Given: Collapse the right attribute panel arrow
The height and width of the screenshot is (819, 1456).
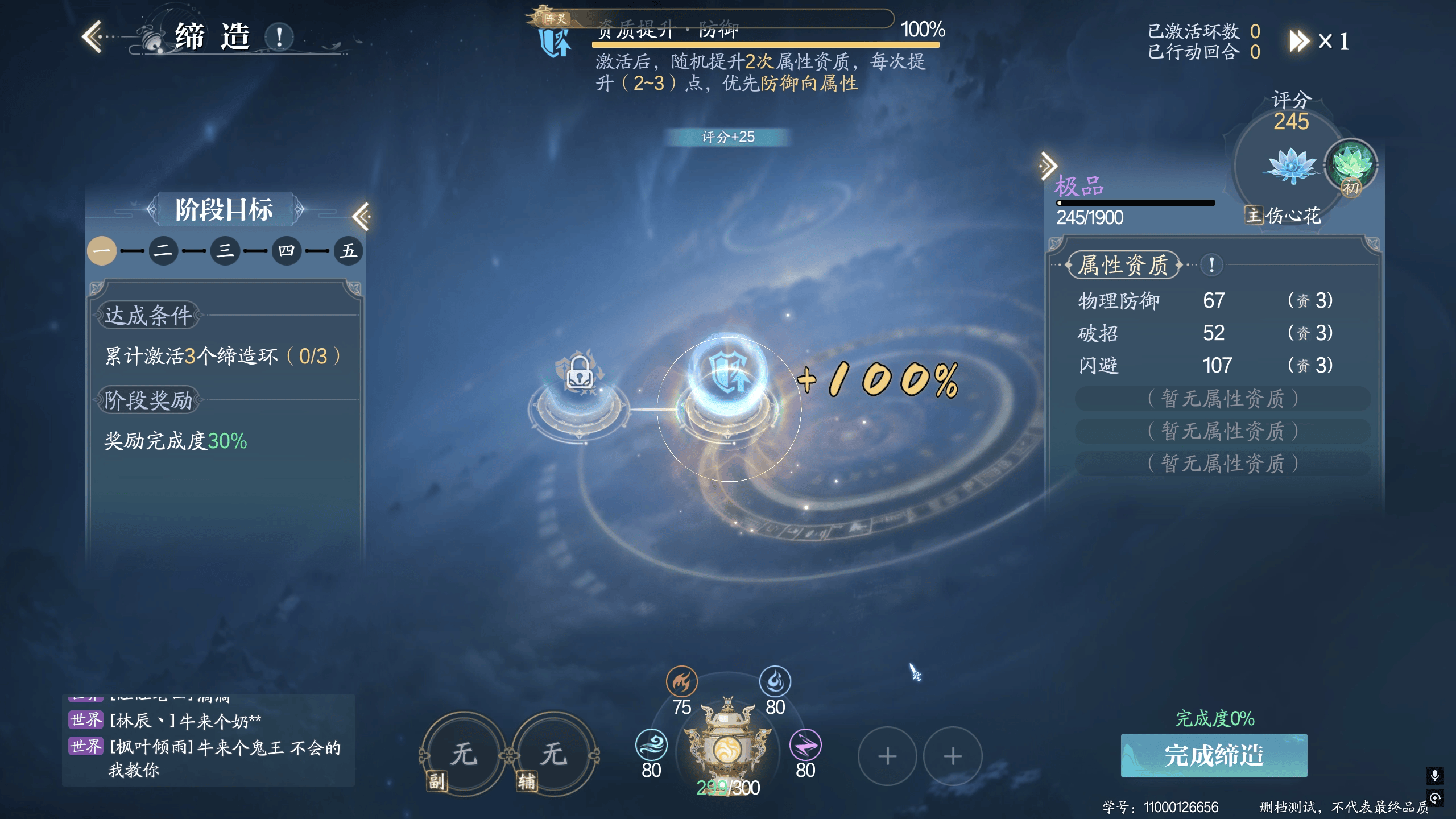Looking at the screenshot, I should 1048,166.
